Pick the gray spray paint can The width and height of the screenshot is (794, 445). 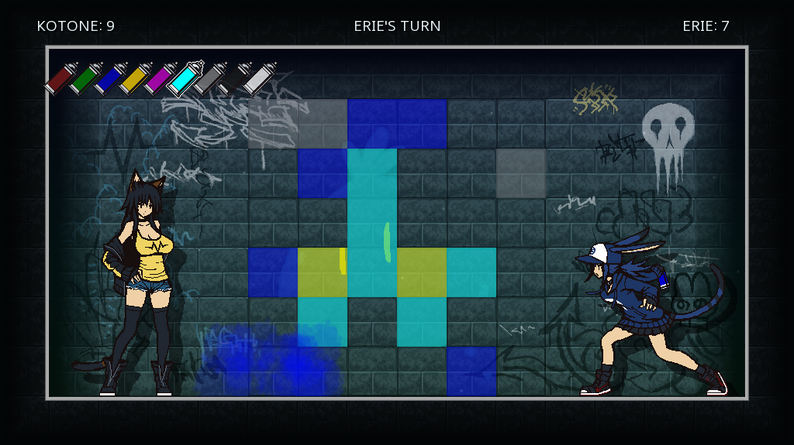(x=210, y=78)
